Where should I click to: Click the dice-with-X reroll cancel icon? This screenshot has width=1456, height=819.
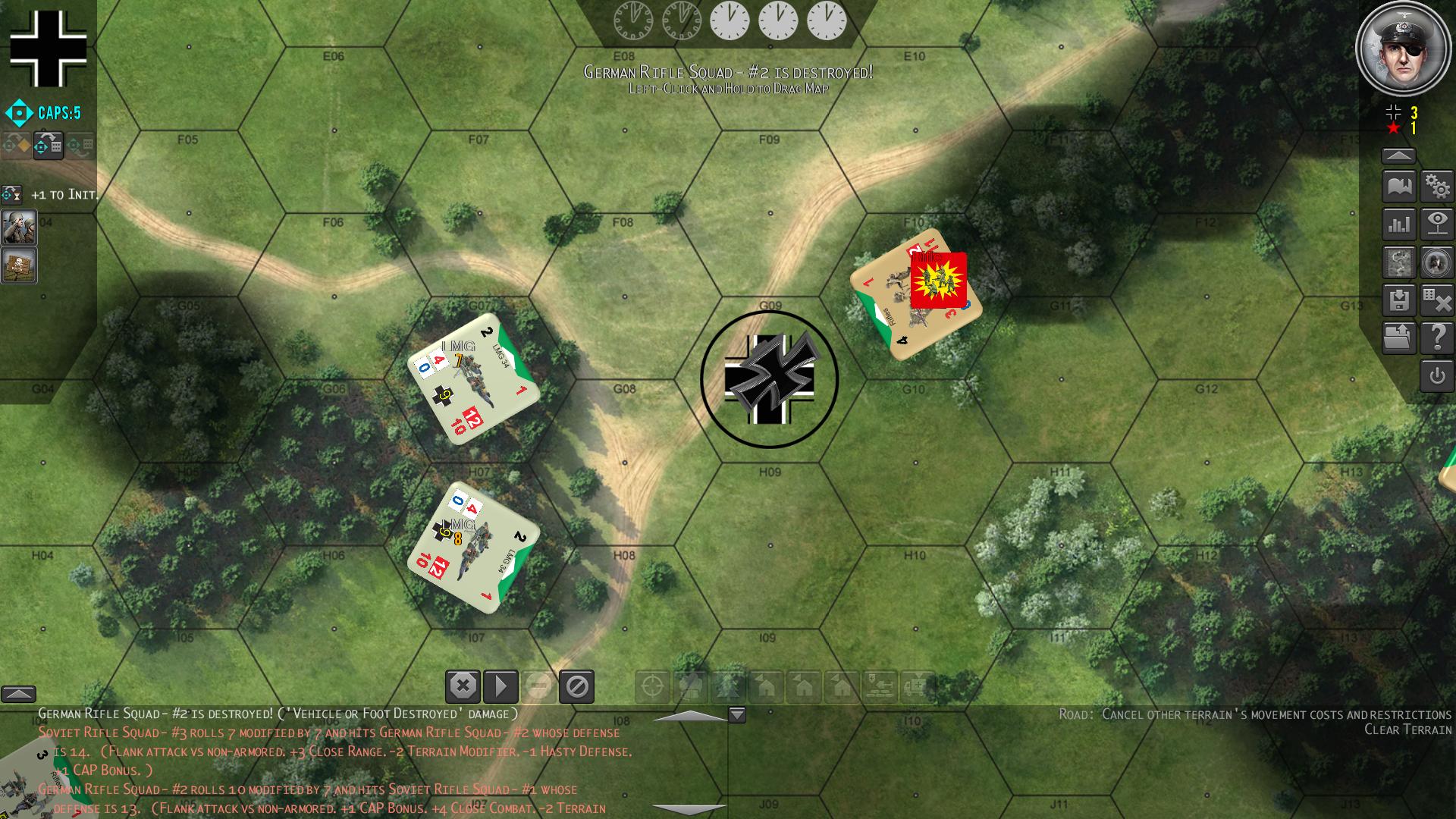coord(1437,301)
